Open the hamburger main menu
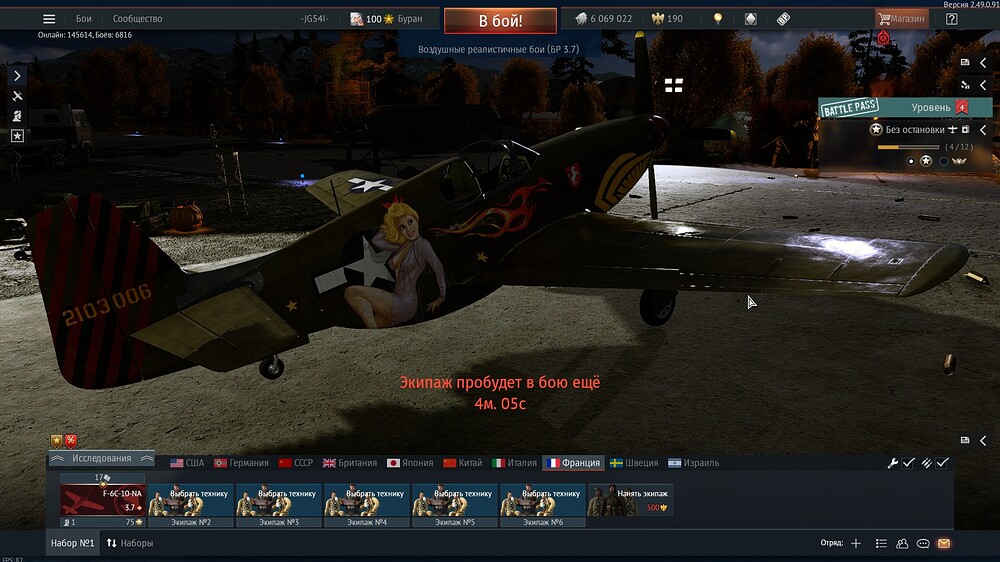The height and width of the screenshot is (562, 1000). point(49,19)
